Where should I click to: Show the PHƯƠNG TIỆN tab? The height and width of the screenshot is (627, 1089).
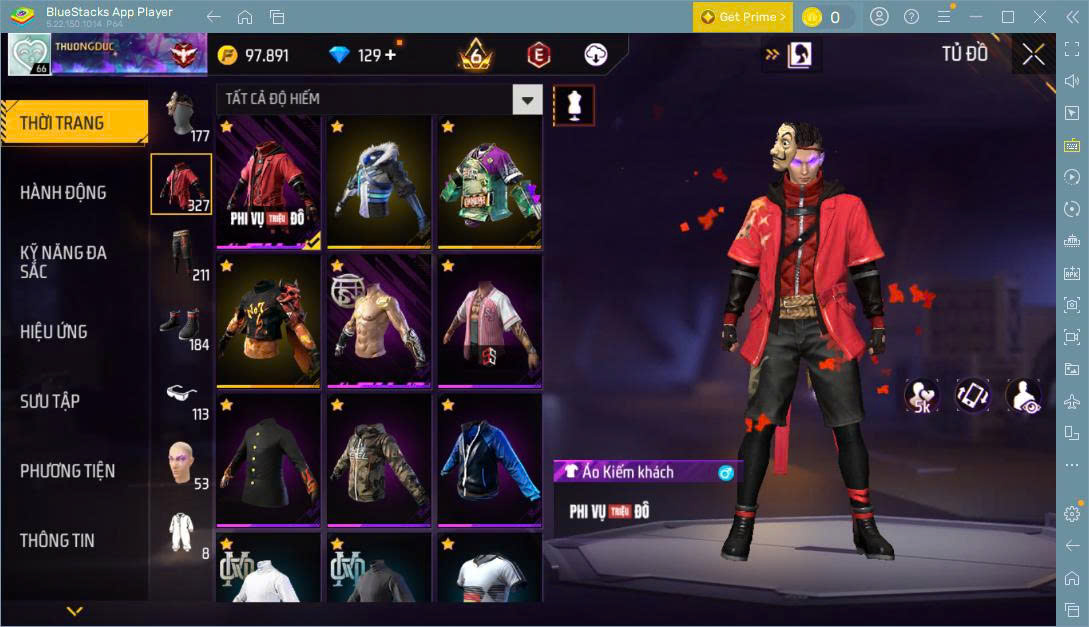pyautogui.click(x=67, y=470)
